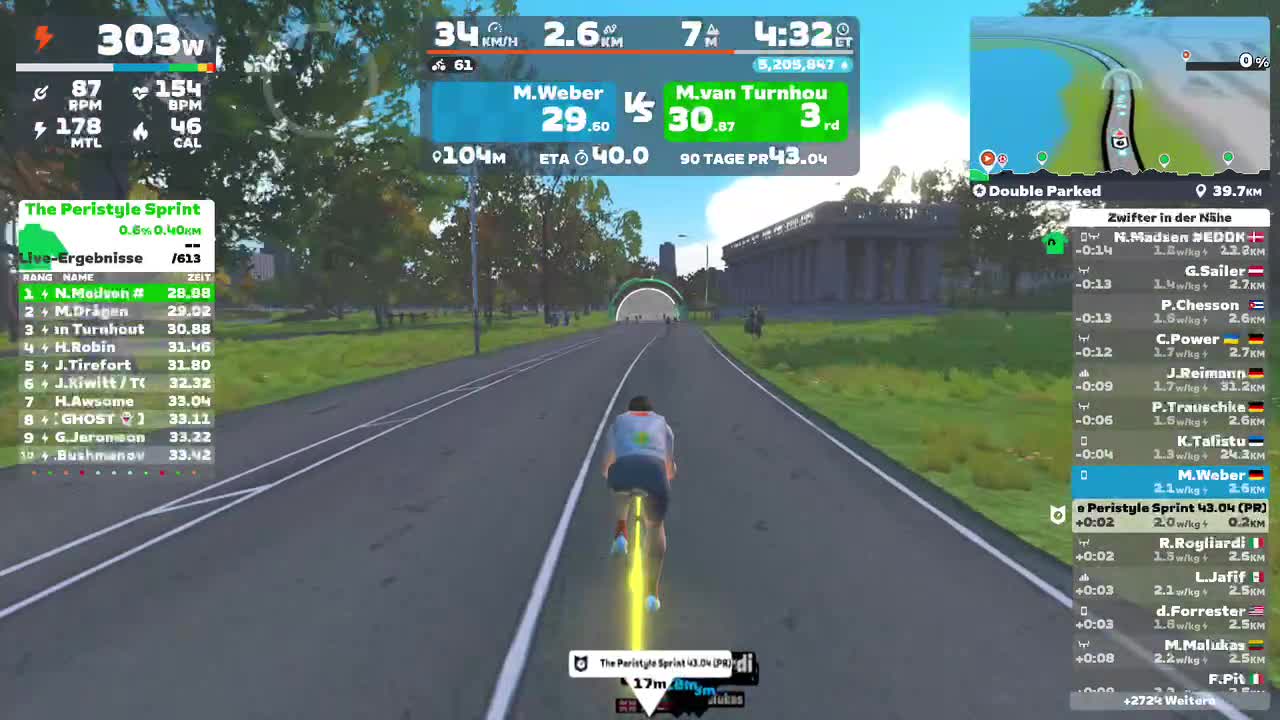The width and height of the screenshot is (1280, 720).
Task: Select the cadence RPM icon
Action: point(40,92)
